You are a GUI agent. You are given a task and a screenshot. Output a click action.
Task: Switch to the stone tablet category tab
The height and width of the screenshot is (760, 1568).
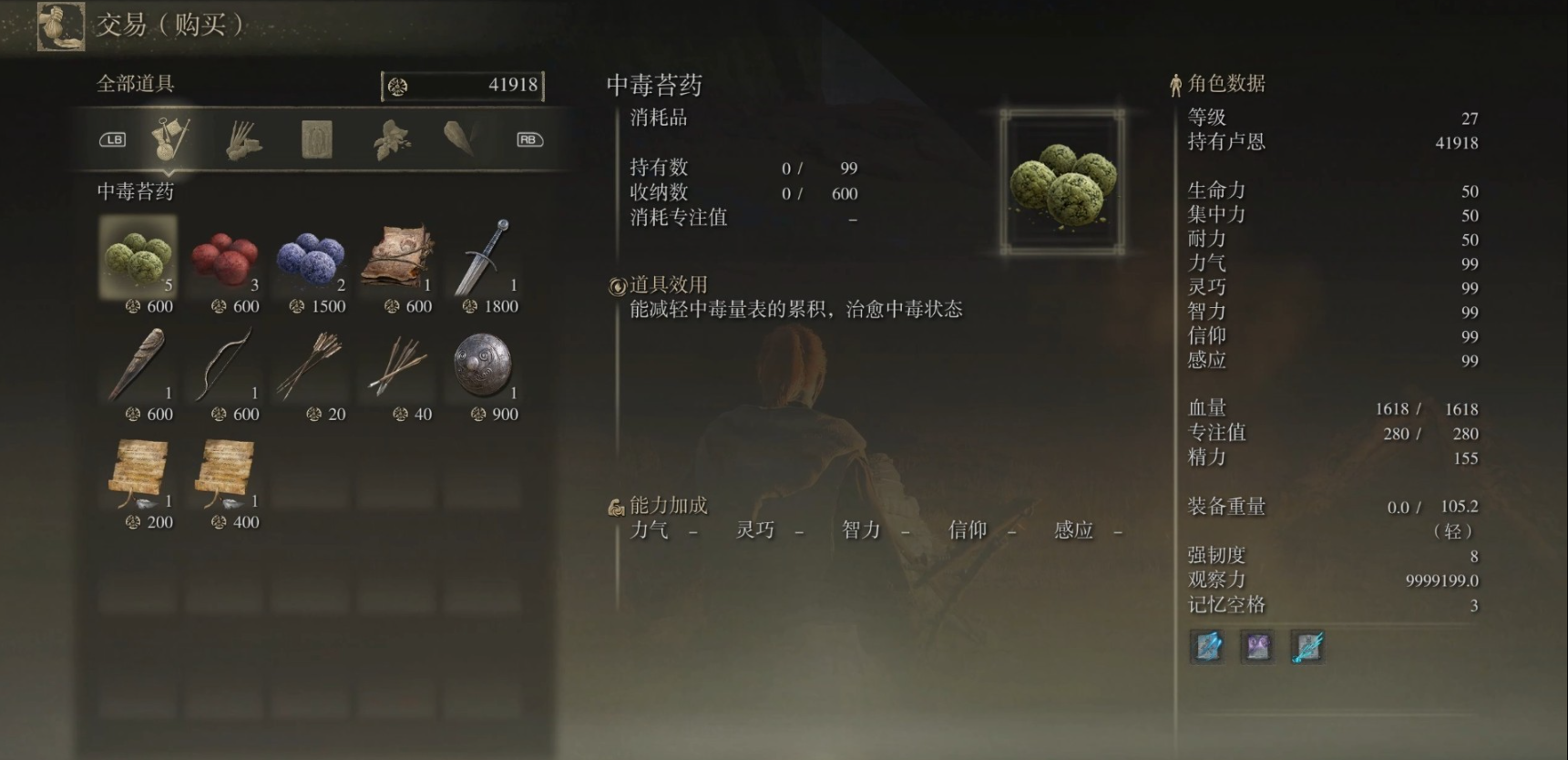point(316,139)
